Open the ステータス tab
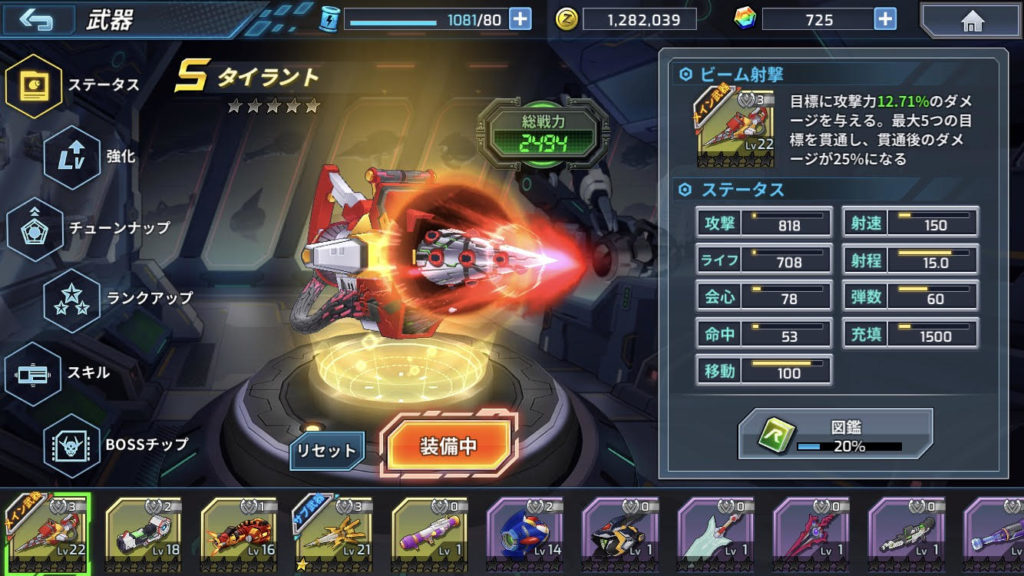Viewport: 1024px width, 576px height. [35, 86]
